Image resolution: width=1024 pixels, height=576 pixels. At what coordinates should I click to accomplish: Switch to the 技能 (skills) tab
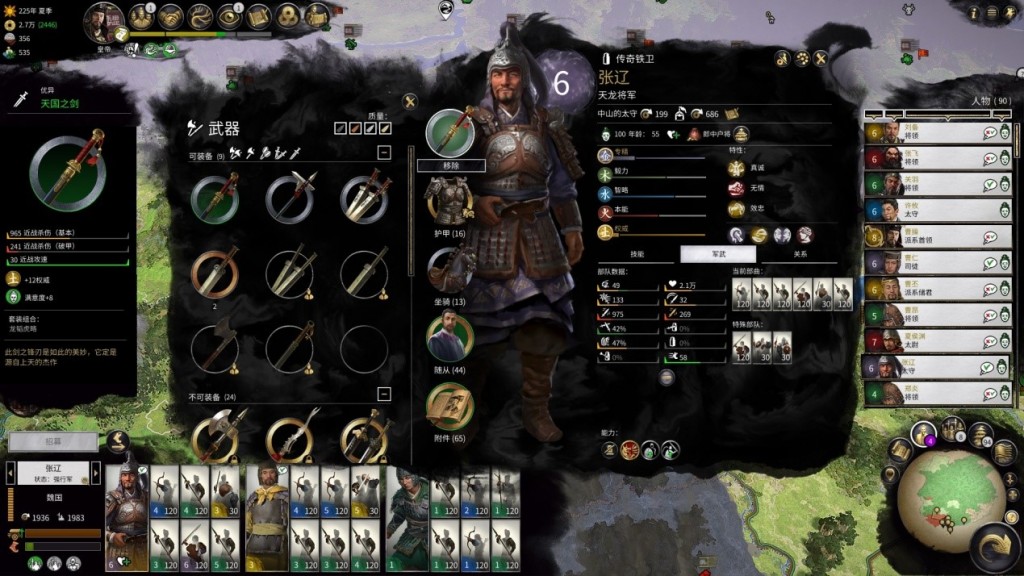(x=637, y=254)
